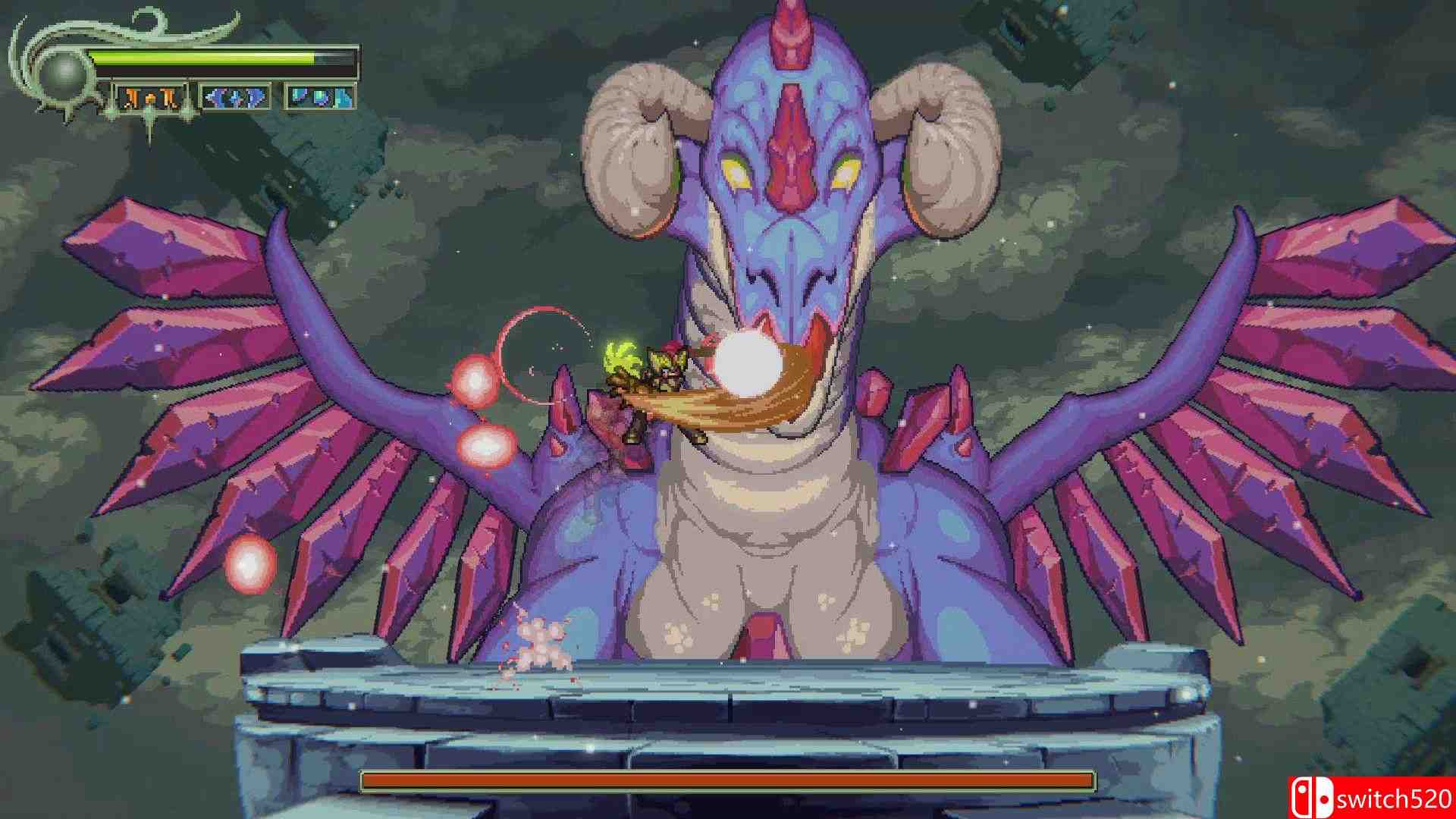Click the boss health bar at screen bottom

click(x=728, y=780)
